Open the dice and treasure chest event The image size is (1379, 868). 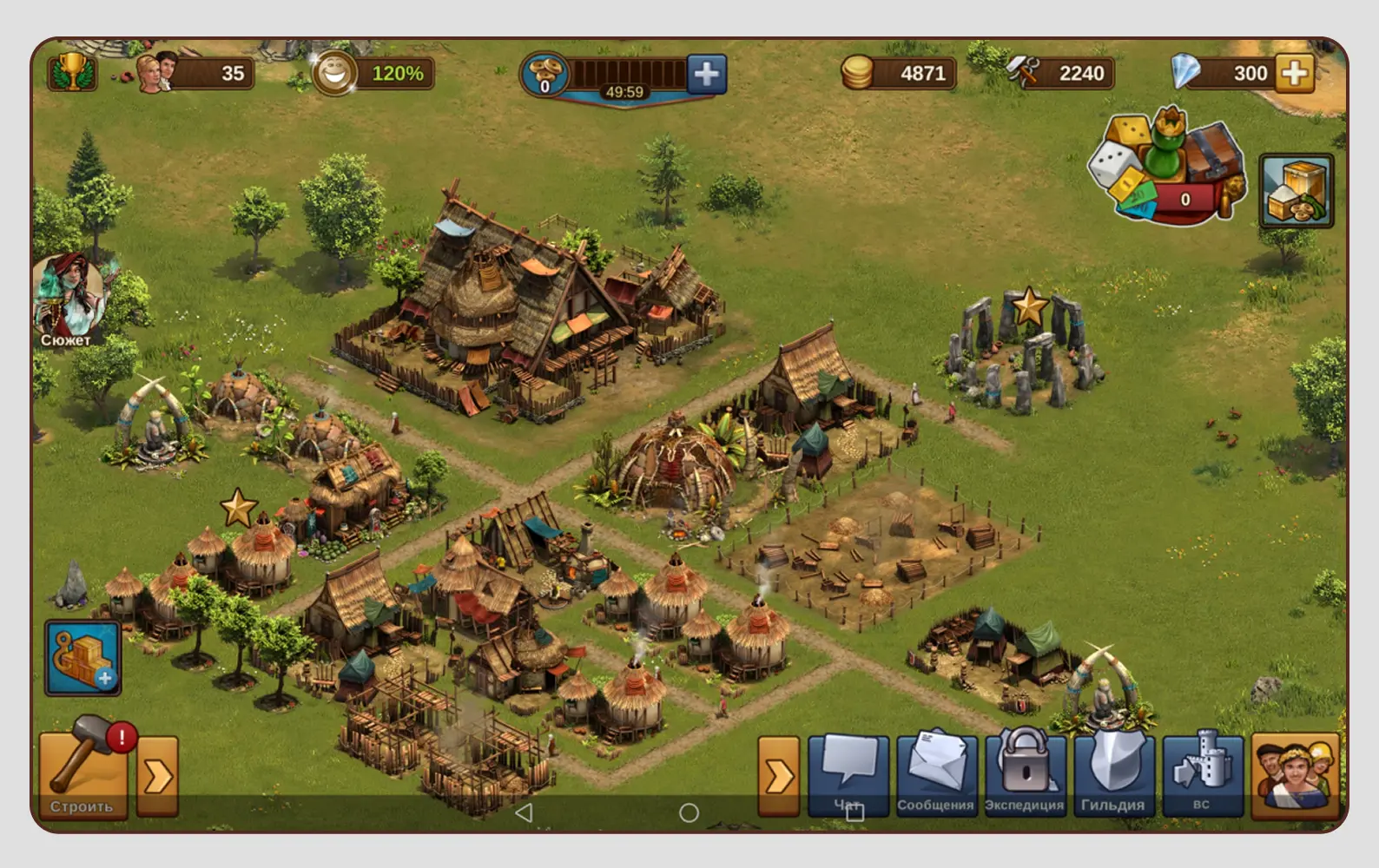1164,168
